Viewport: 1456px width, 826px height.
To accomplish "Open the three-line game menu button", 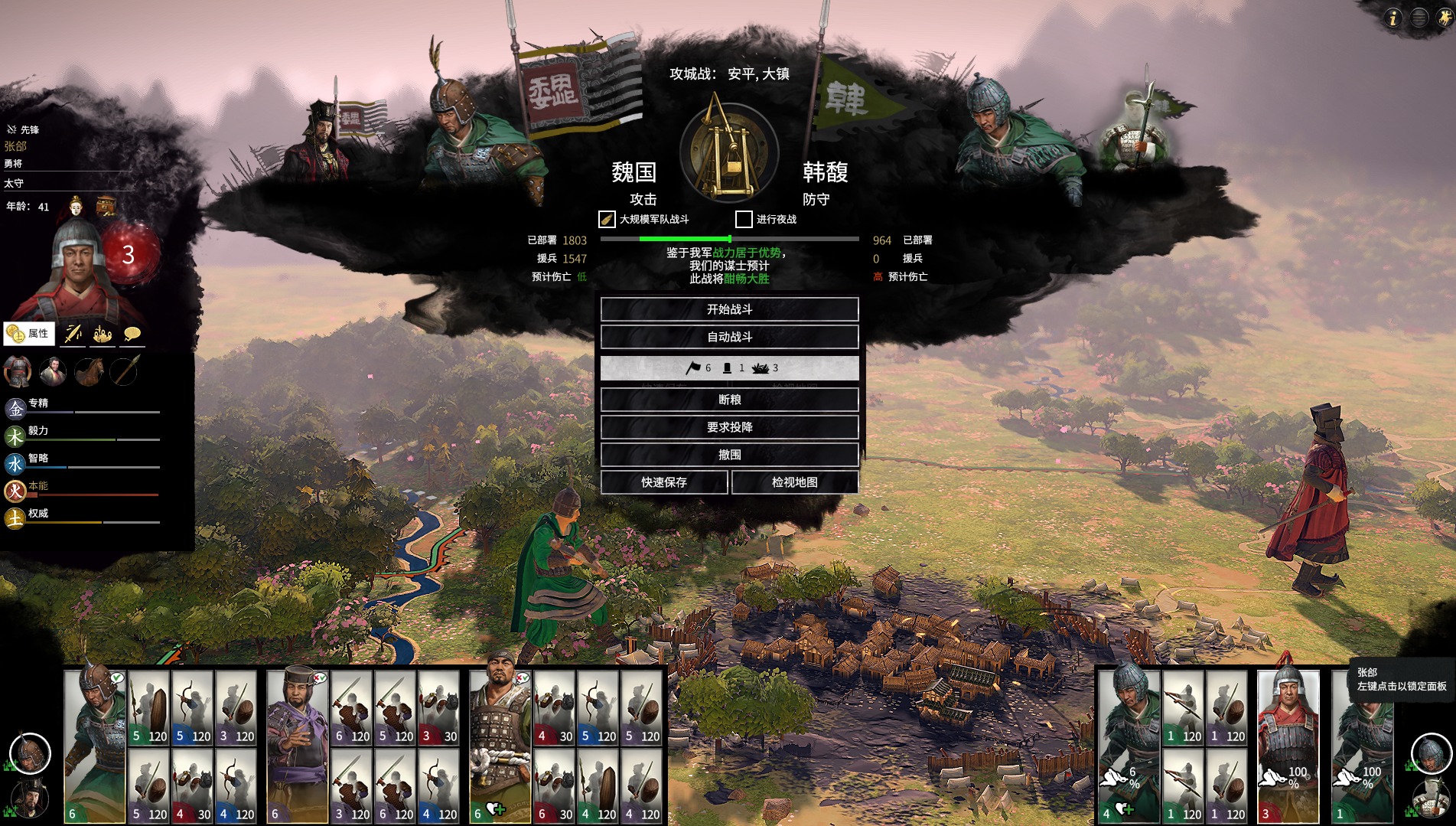I will coord(1419,18).
